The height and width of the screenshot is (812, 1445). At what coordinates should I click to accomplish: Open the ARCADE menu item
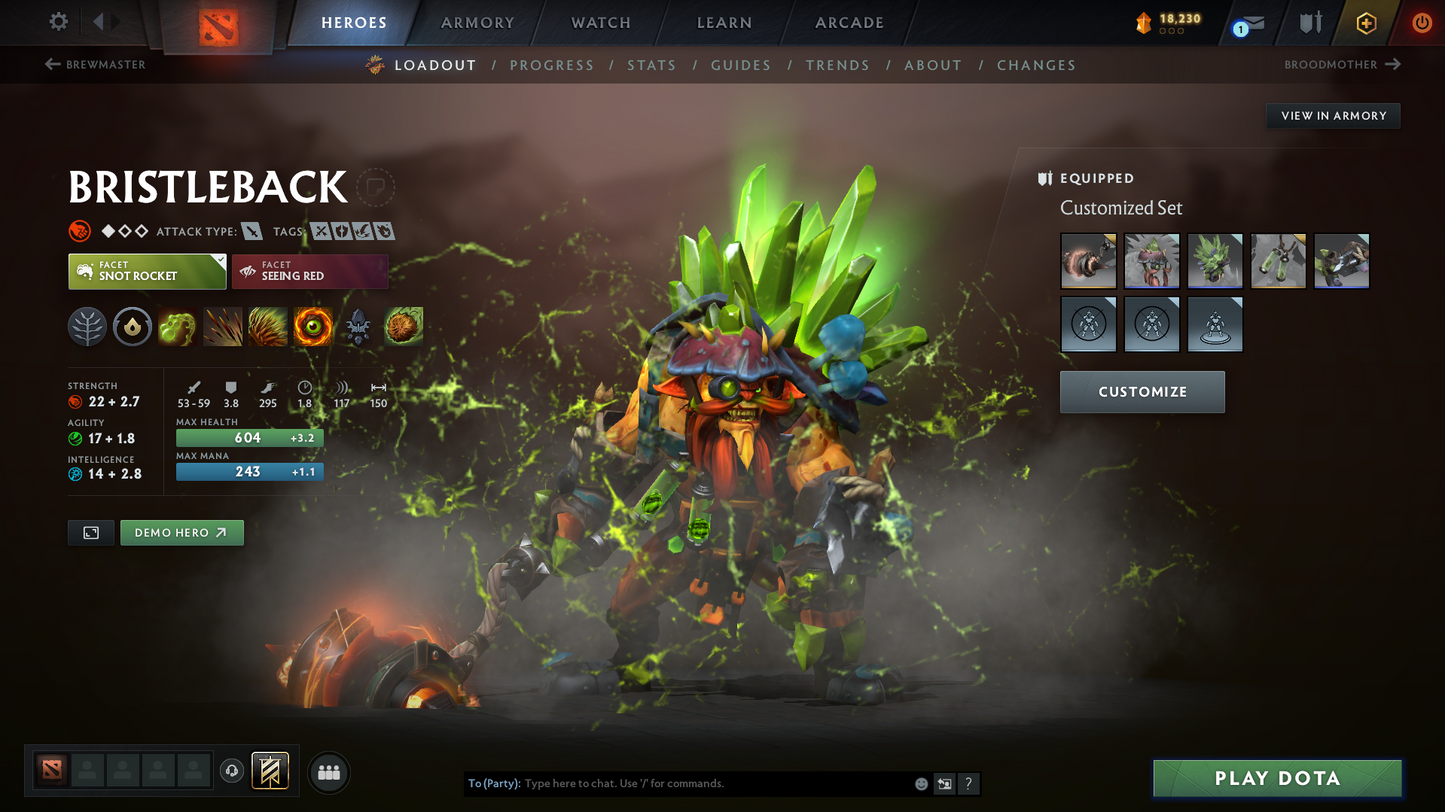click(847, 22)
